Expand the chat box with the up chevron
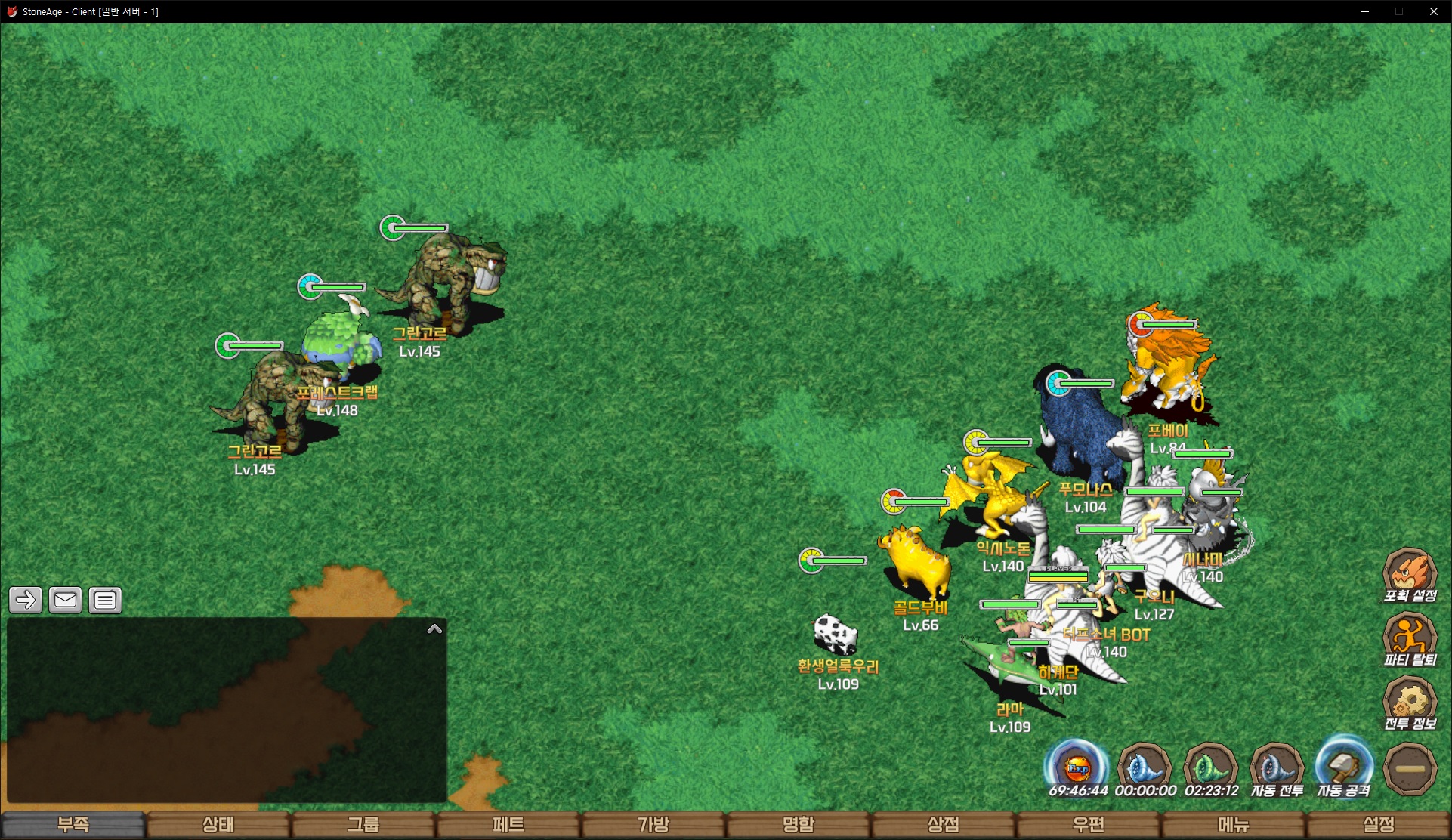This screenshot has width=1452, height=840. pos(434,628)
